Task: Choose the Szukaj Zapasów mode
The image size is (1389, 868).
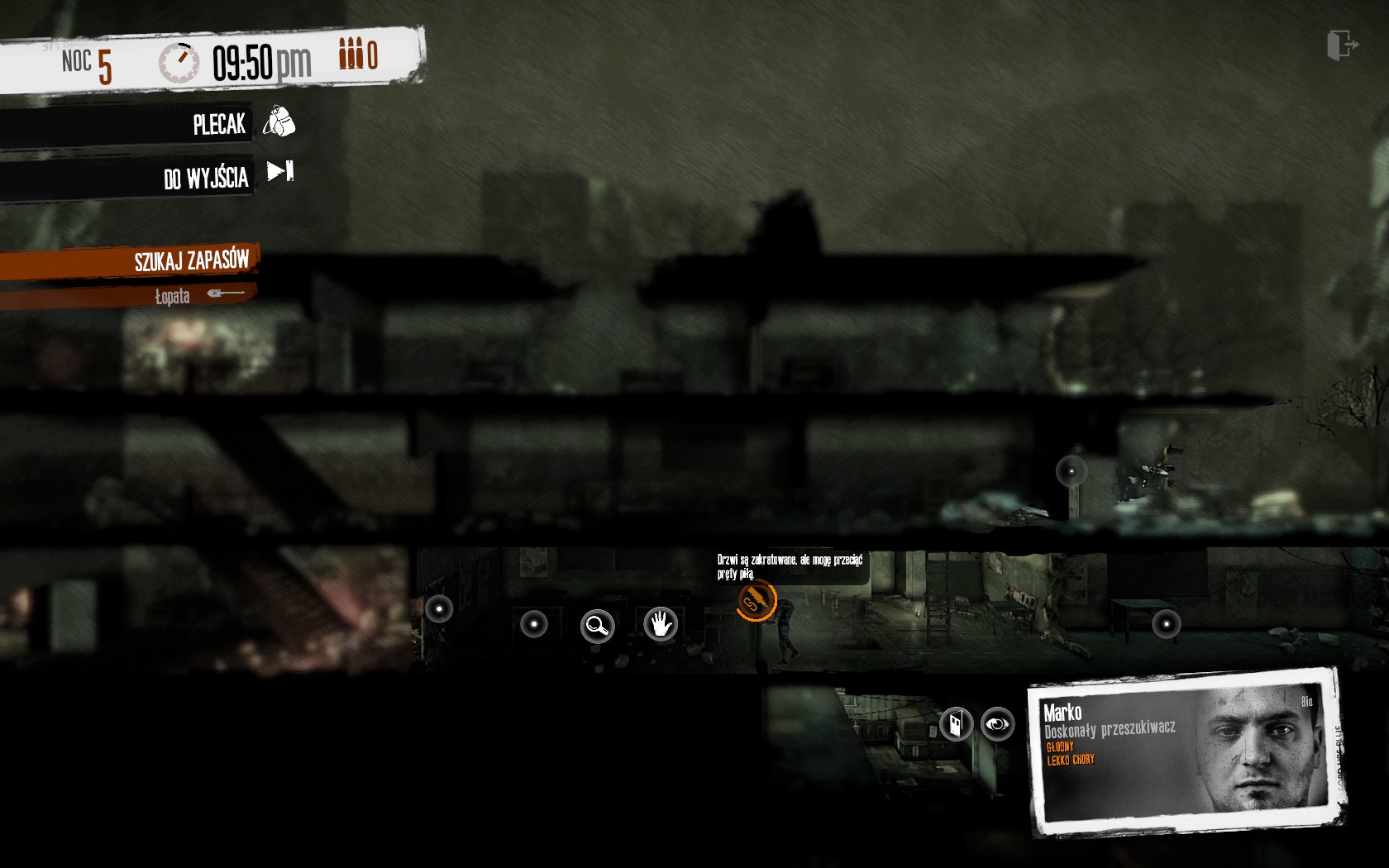Action: (192, 261)
